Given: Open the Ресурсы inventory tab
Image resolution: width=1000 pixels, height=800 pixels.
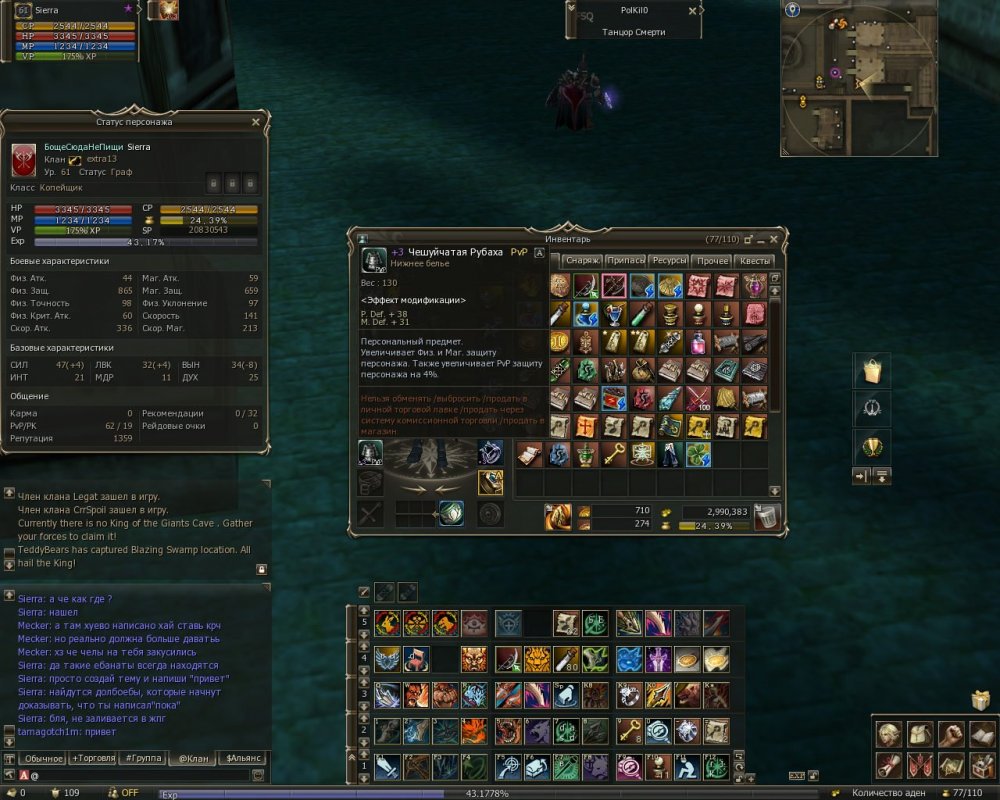Looking at the screenshot, I should click(670, 260).
